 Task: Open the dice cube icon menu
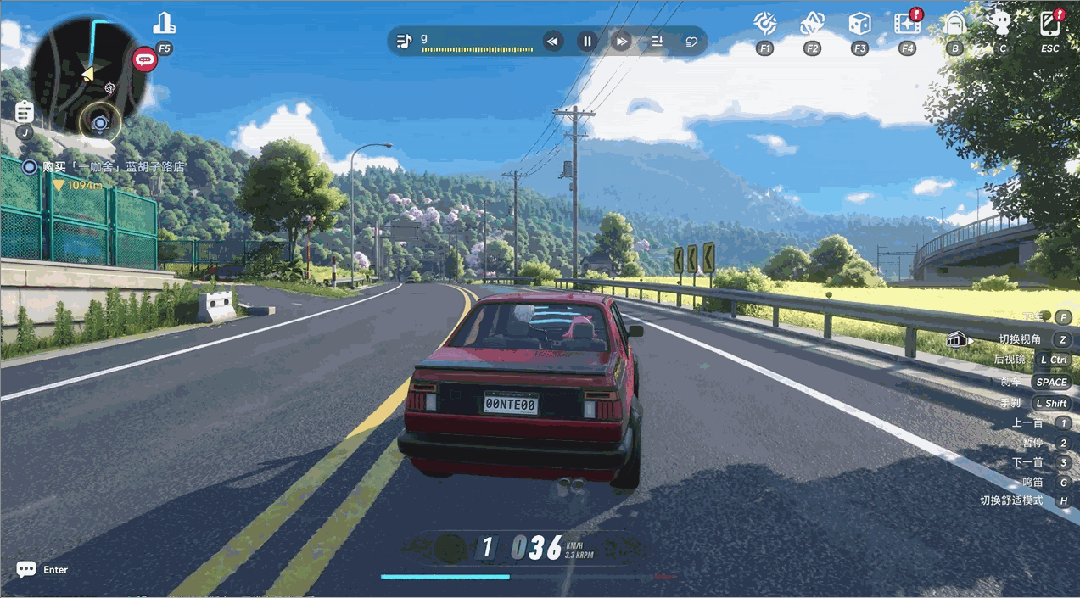click(859, 23)
